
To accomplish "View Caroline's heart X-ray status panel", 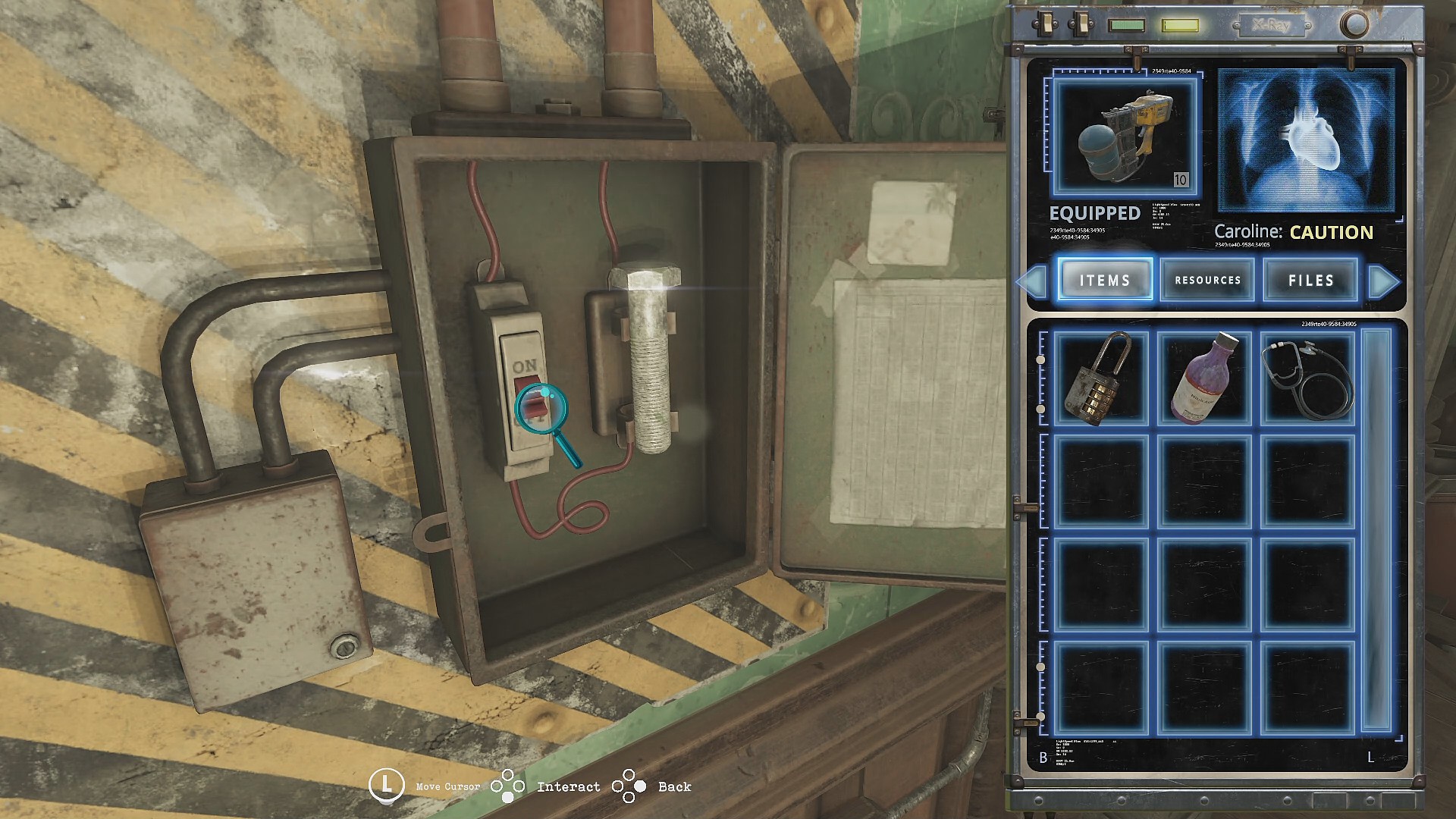I will [x=1307, y=142].
